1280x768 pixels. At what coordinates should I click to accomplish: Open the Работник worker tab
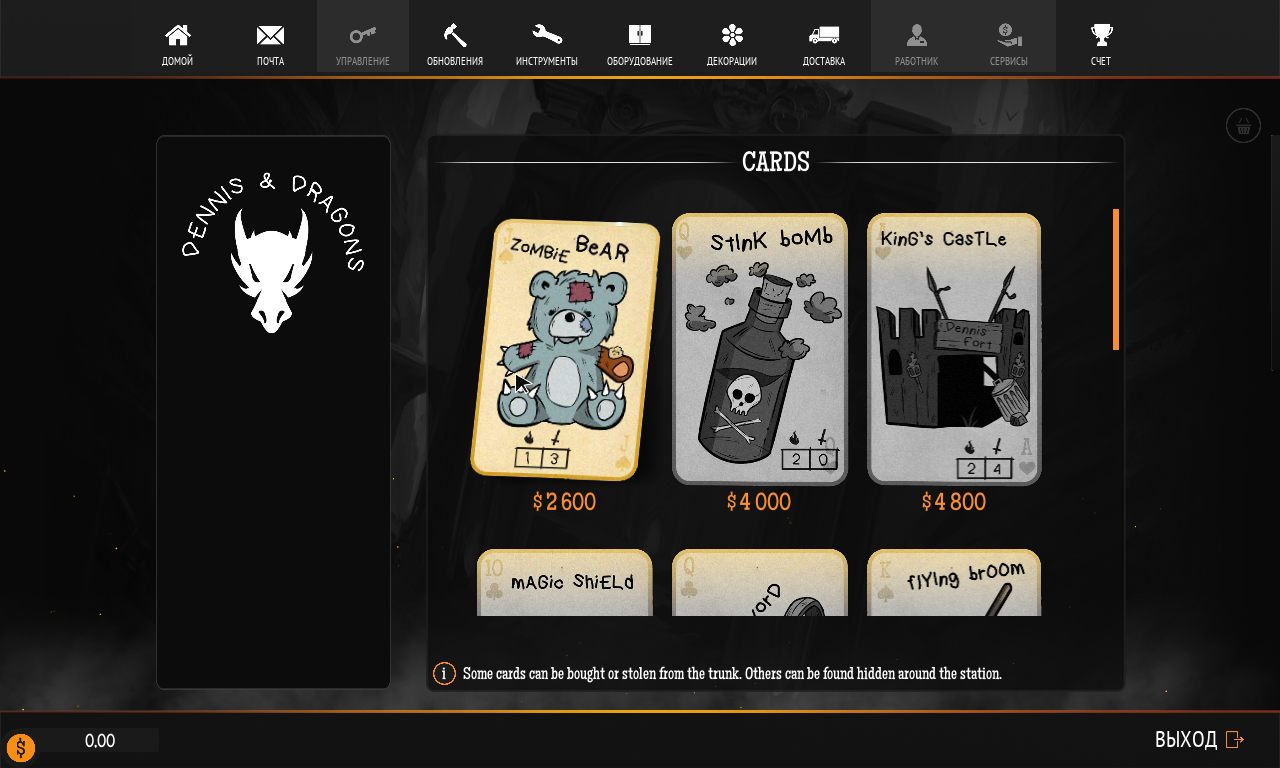(917, 45)
